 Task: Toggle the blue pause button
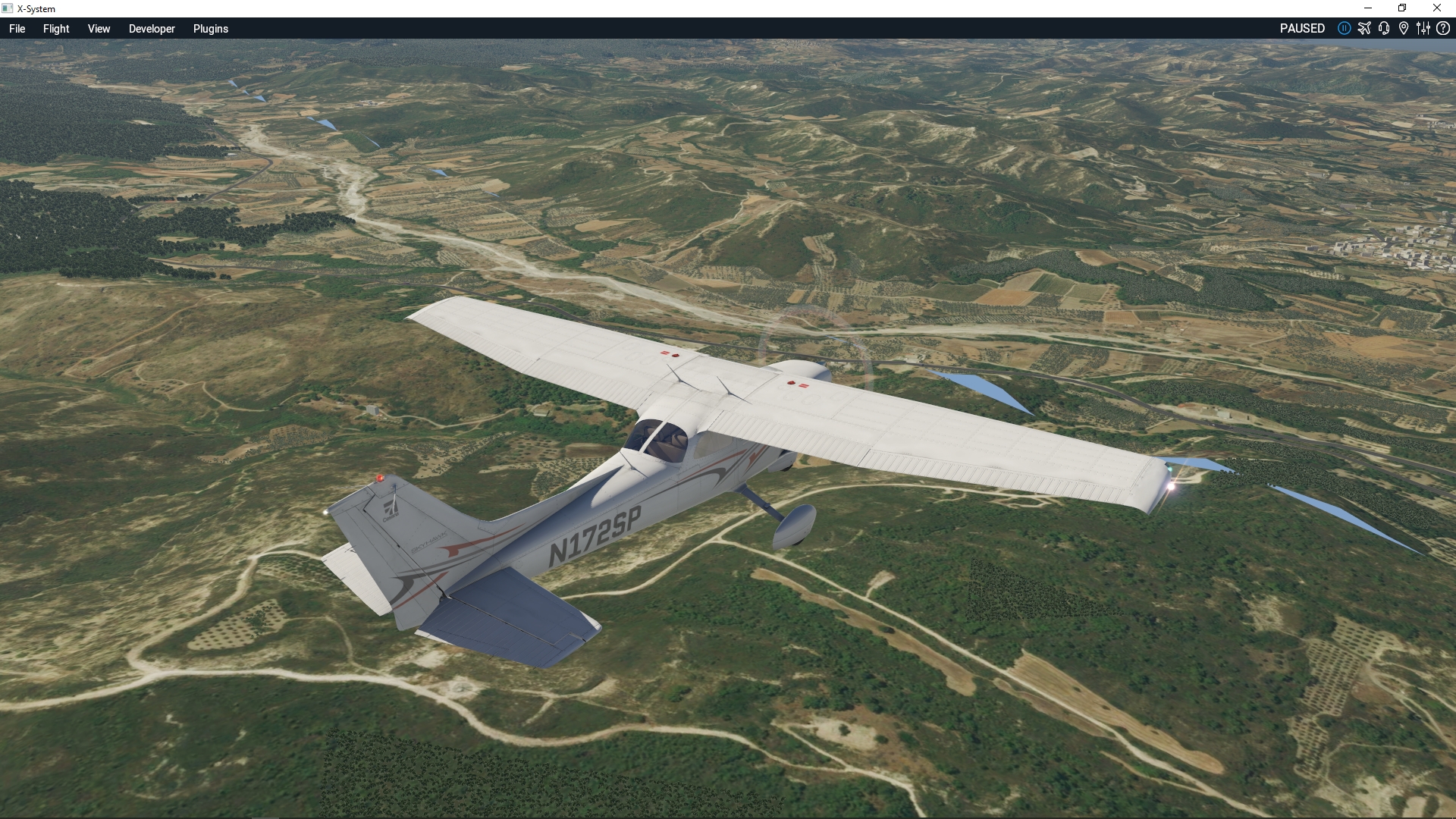pos(1344,28)
